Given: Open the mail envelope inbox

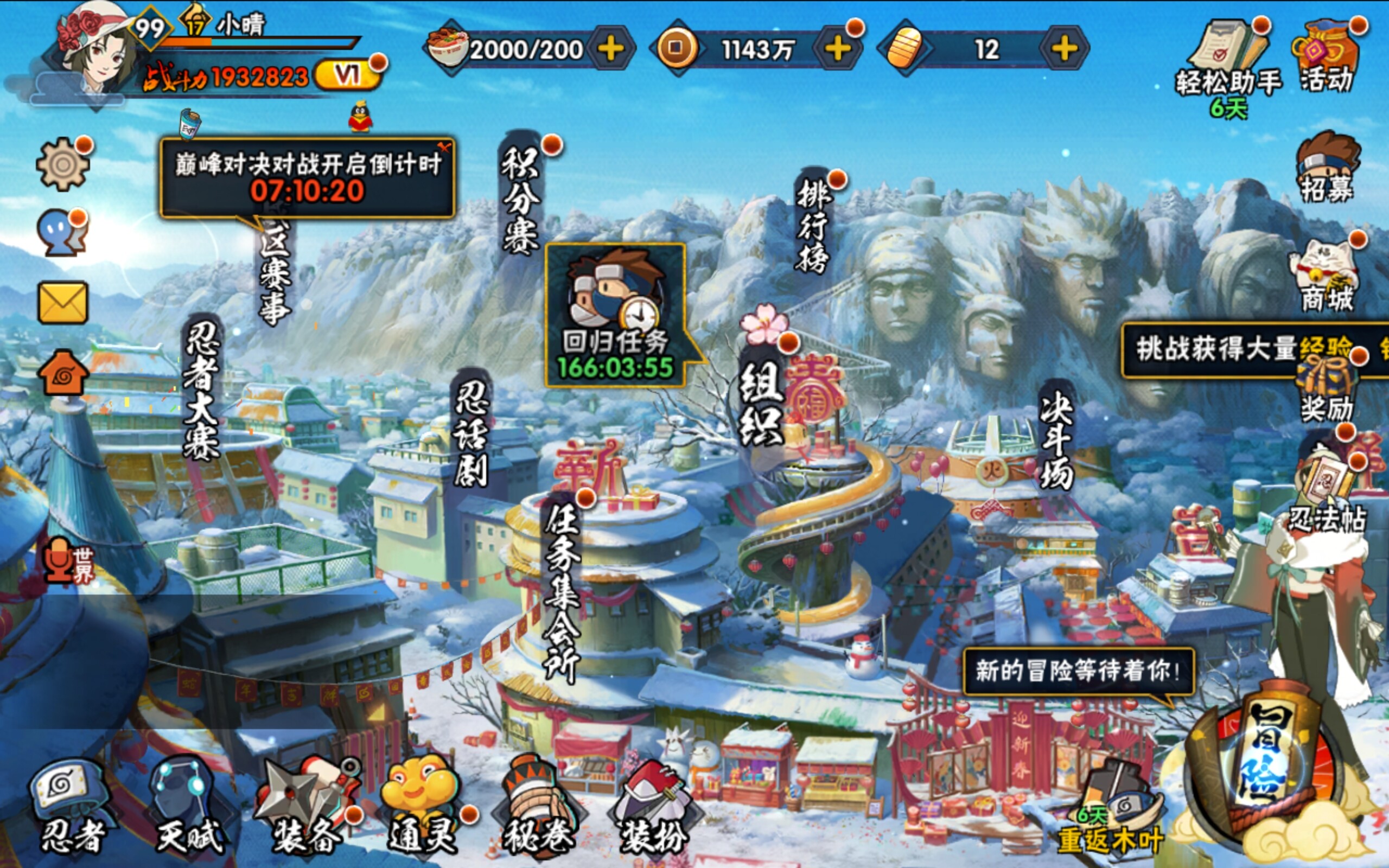Looking at the screenshot, I should point(62,303).
